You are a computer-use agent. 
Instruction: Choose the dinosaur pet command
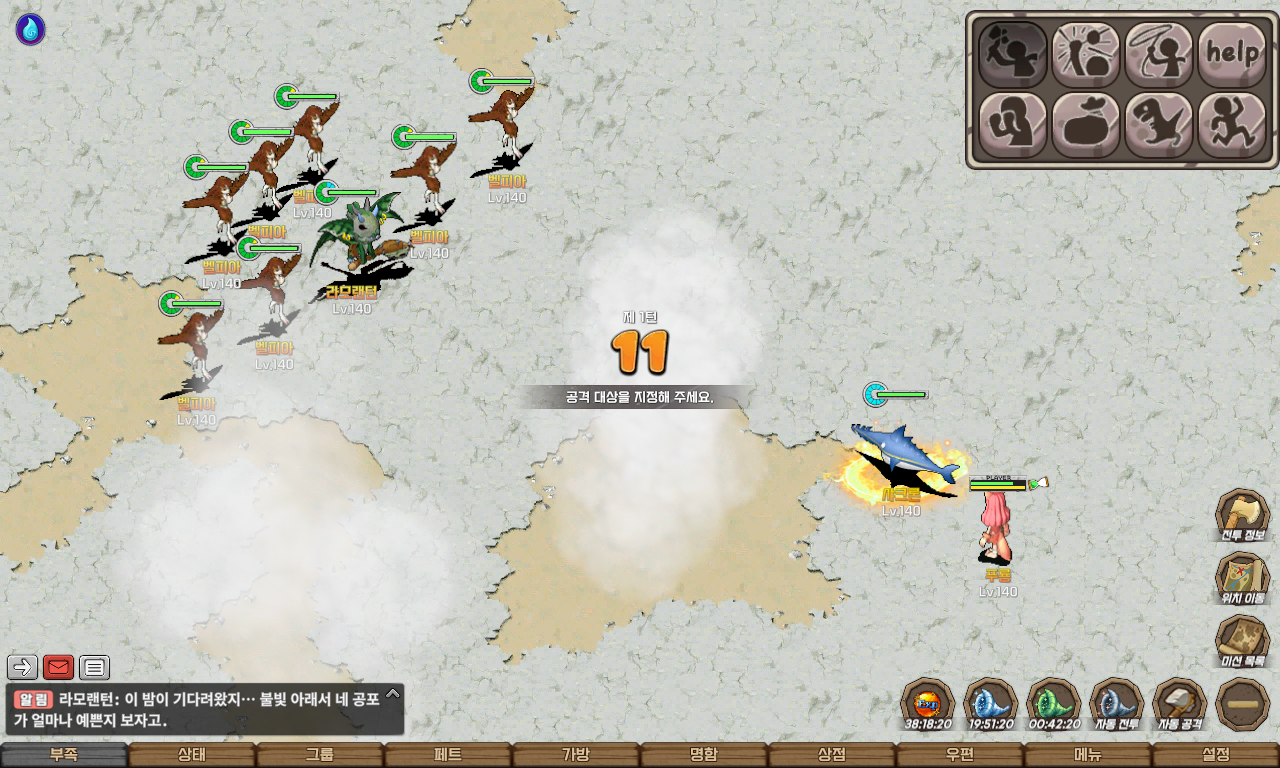1158,125
